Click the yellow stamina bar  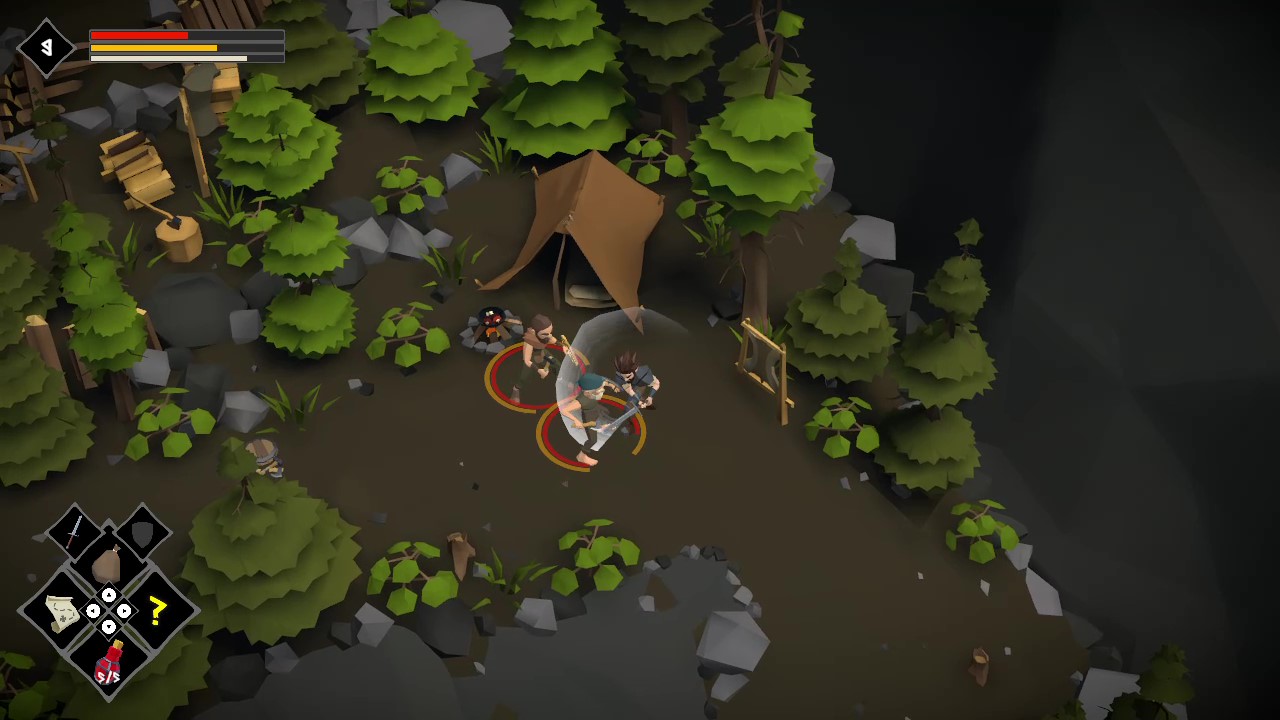[155, 46]
